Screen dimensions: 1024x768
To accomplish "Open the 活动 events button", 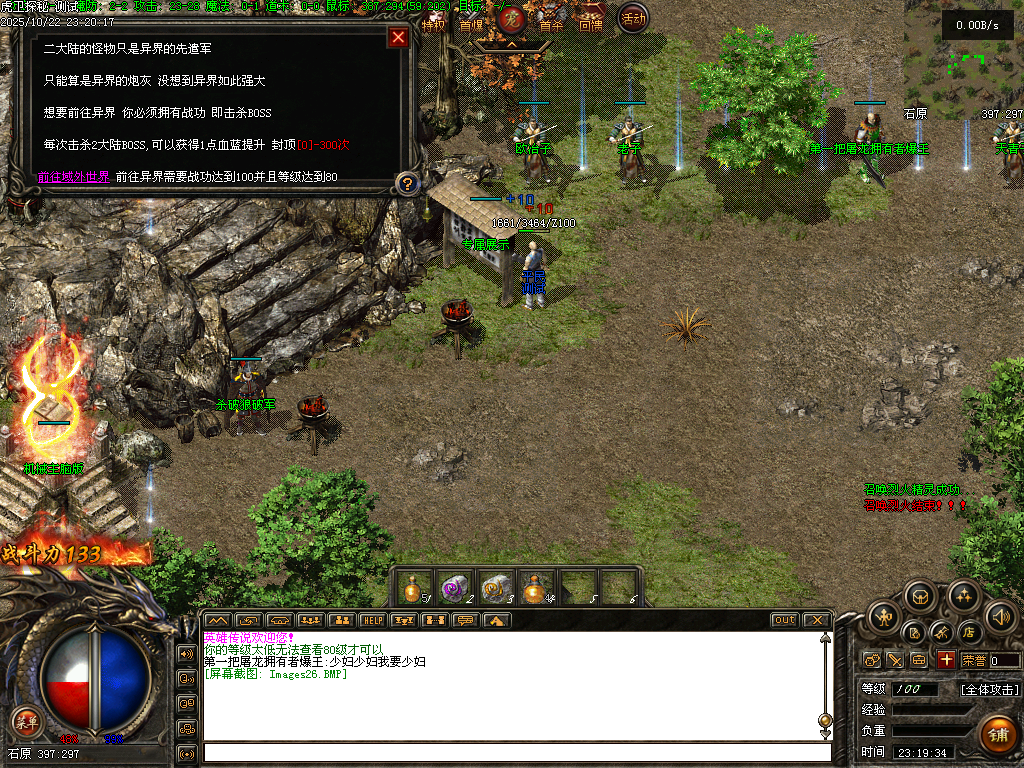I will coord(632,17).
